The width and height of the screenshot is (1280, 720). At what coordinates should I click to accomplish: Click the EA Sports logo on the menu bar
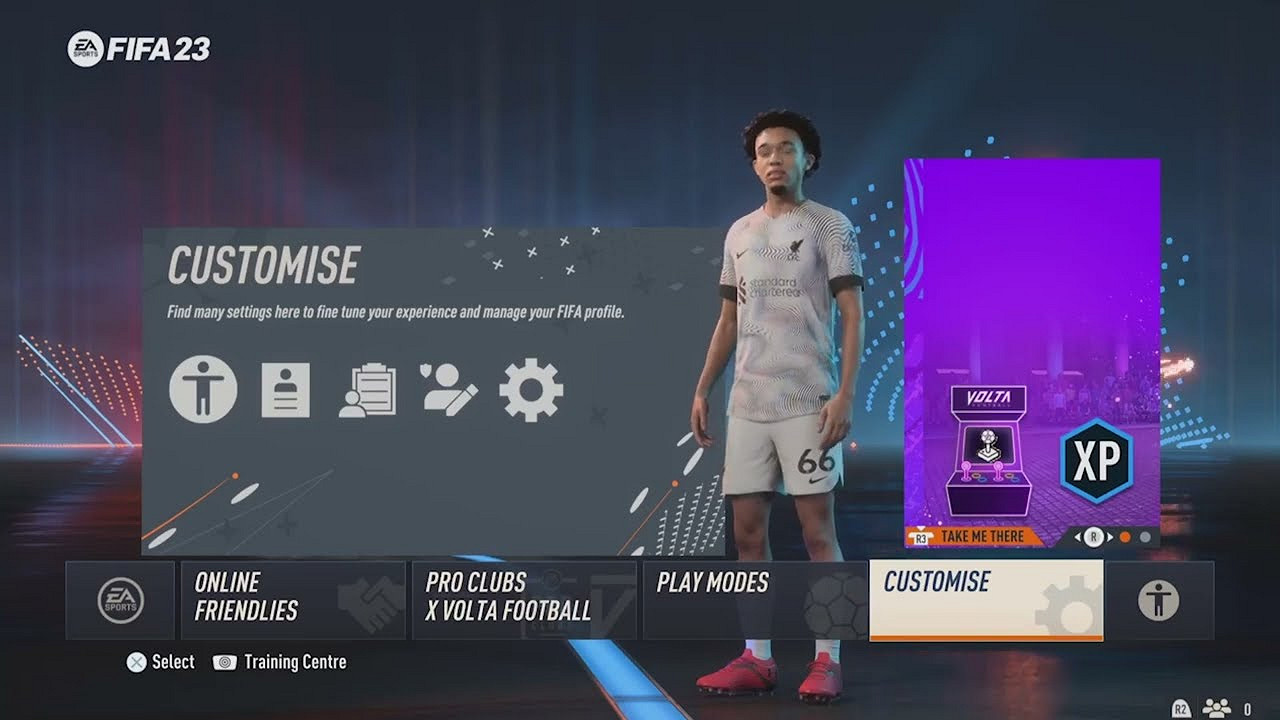pyautogui.click(x=119, y=600)
